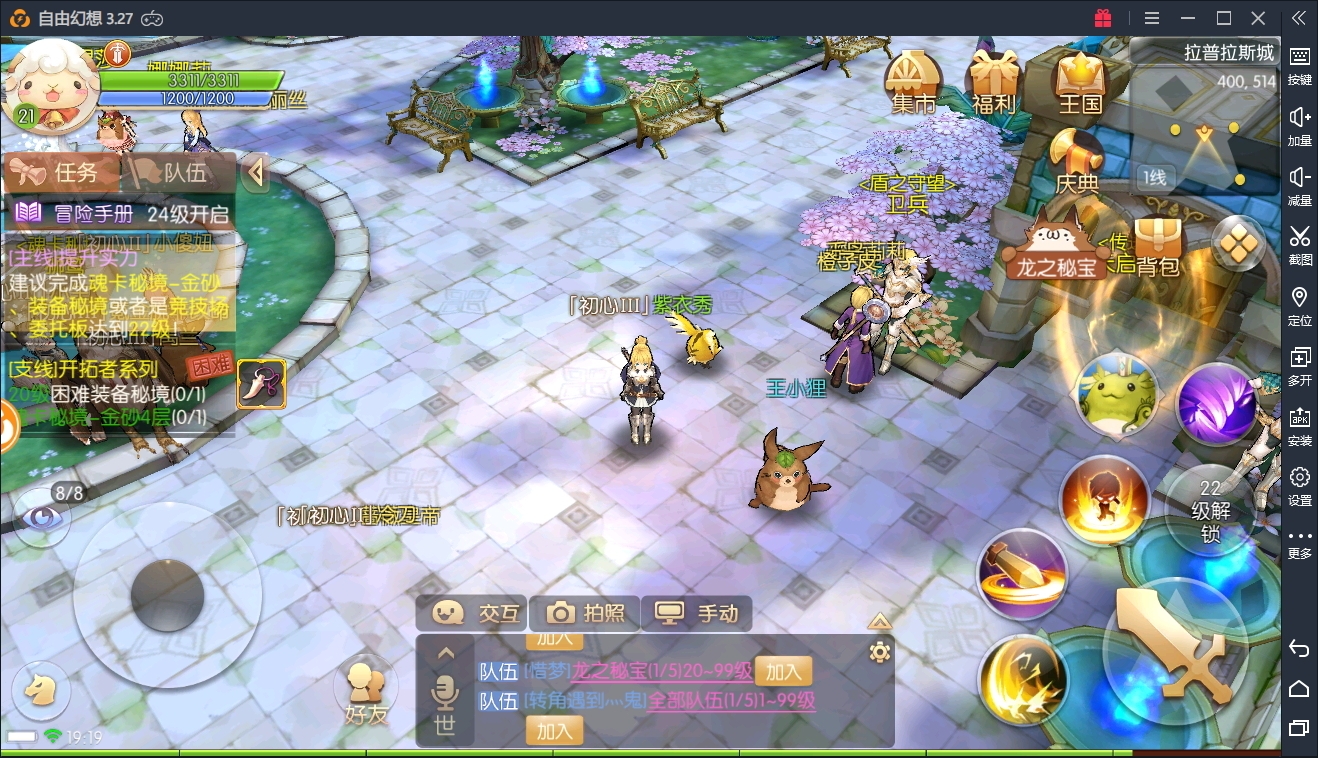Screen dimensions: 1318x758
Task: Toggle the 手动 manual combat mode
Action: tap(696, 613)
